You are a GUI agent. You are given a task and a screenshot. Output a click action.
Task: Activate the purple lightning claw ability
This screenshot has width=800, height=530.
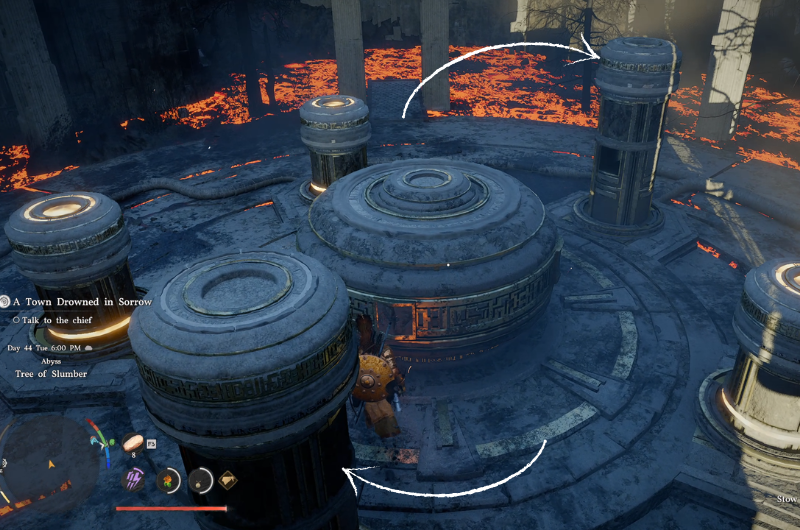(133, 479)
